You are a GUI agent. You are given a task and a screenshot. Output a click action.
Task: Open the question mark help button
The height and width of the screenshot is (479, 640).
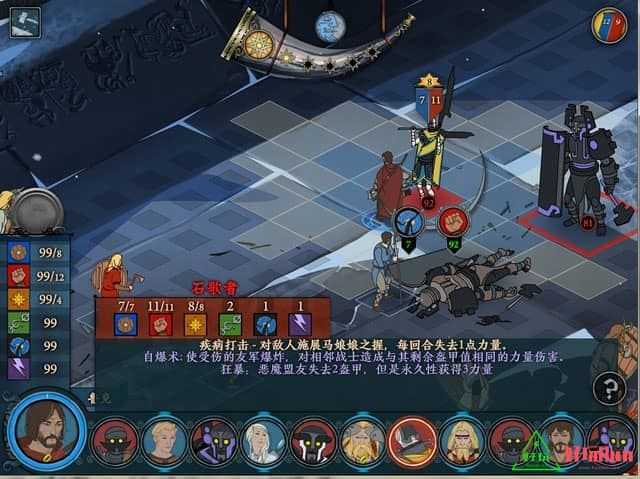(609, 388)
